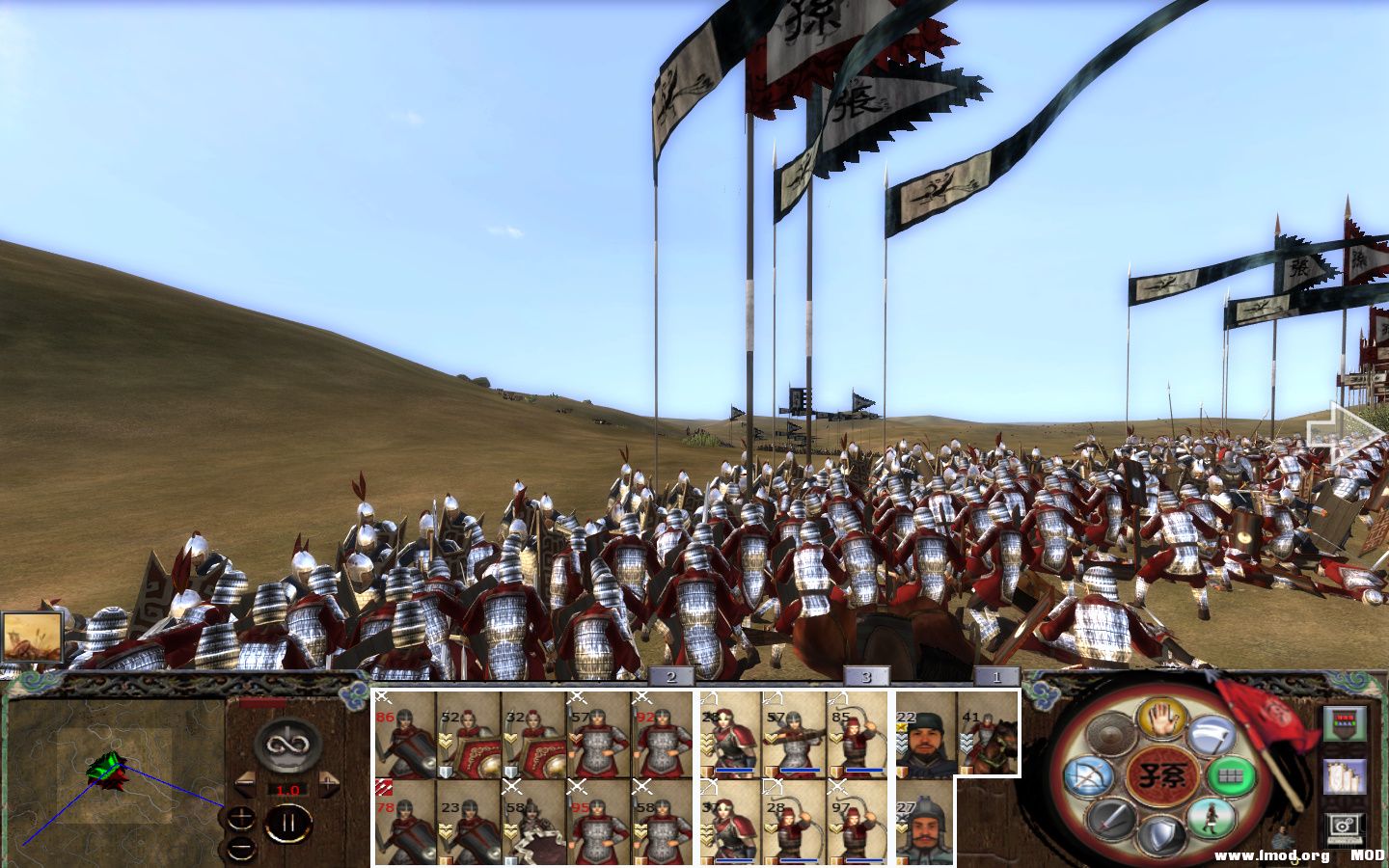
Task: Toggle fire at will with the bow icon
Action: point(1090,774)
